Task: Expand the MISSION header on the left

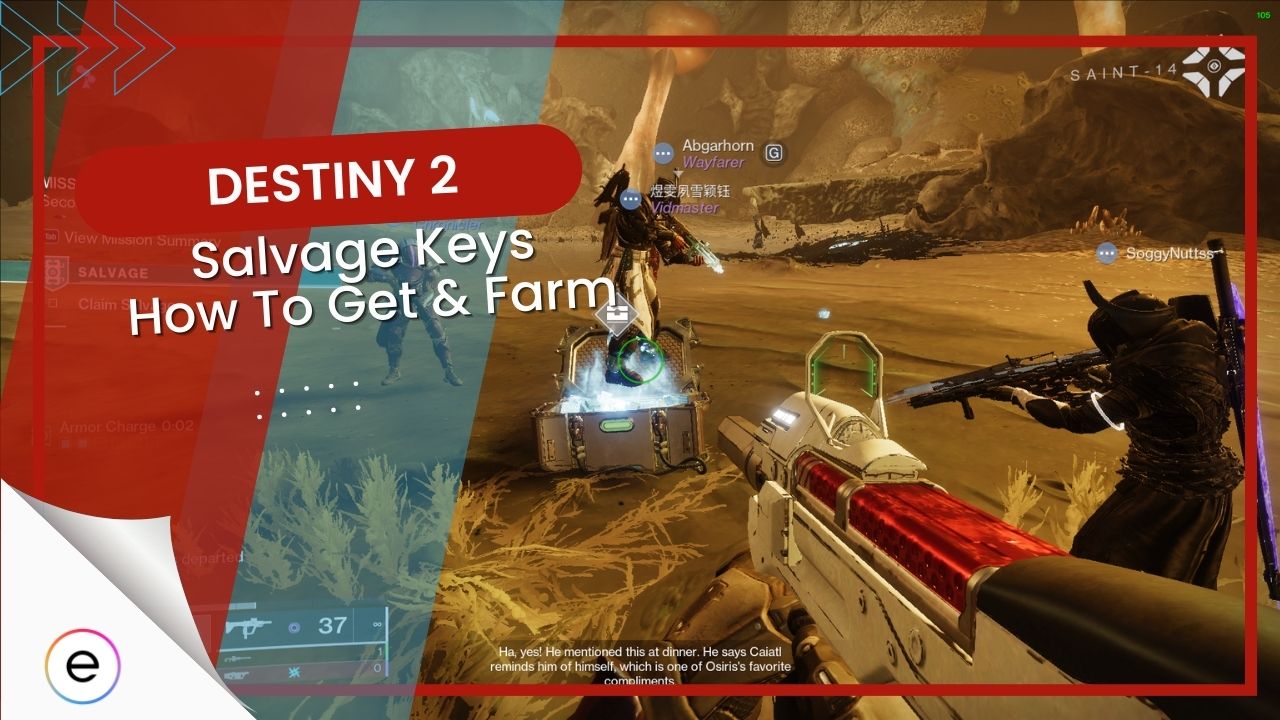Action: 57,181
